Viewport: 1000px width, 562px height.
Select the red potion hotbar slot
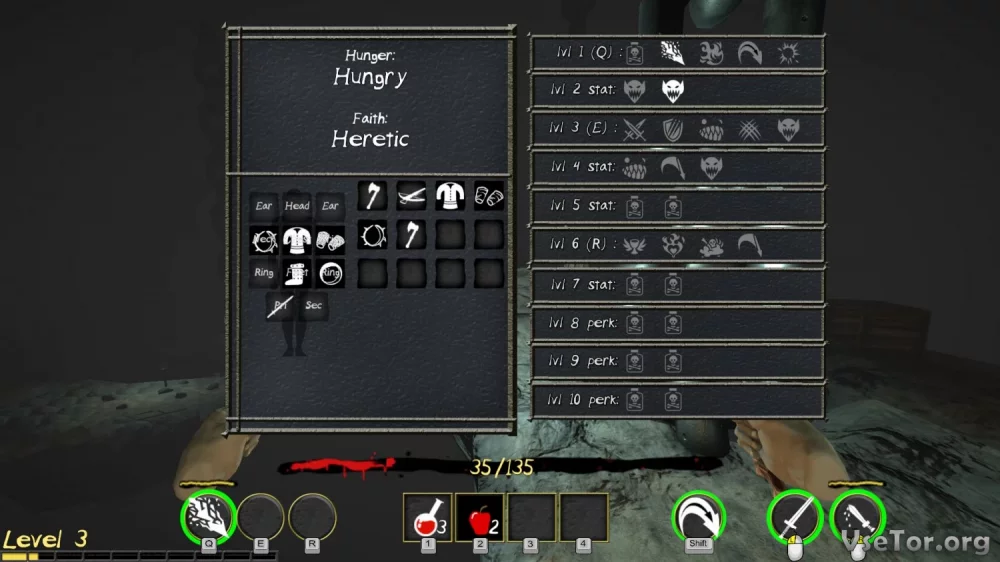[427, 518]
